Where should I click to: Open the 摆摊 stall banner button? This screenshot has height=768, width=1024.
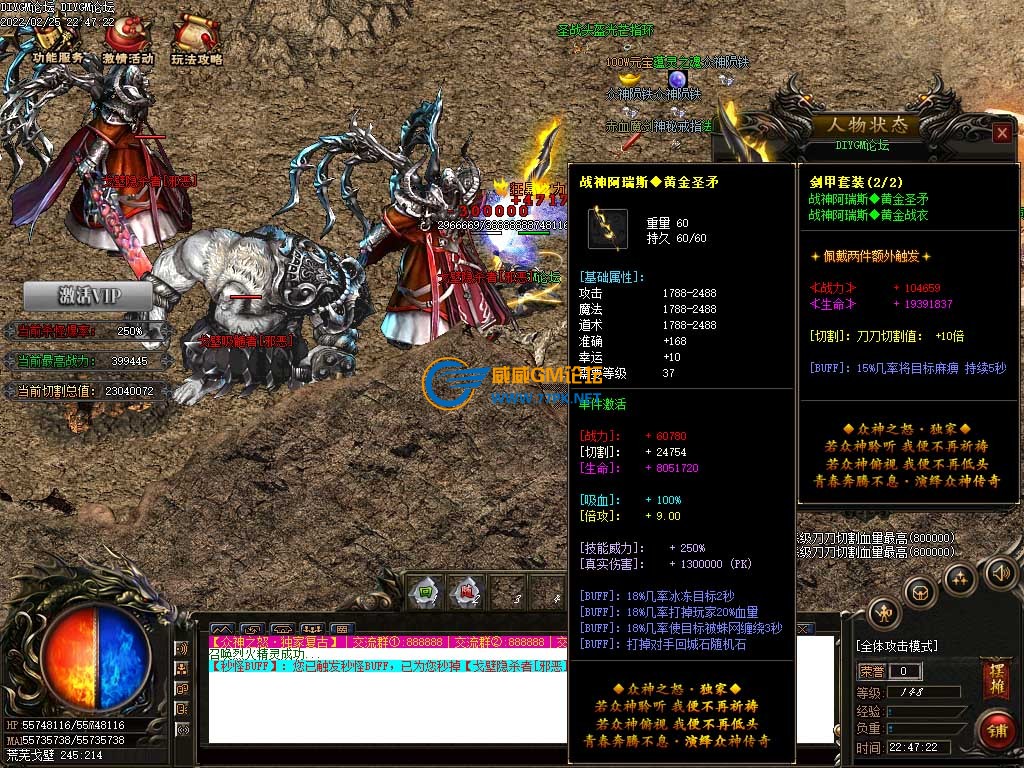pyautogui.click(x=996, y=679)
